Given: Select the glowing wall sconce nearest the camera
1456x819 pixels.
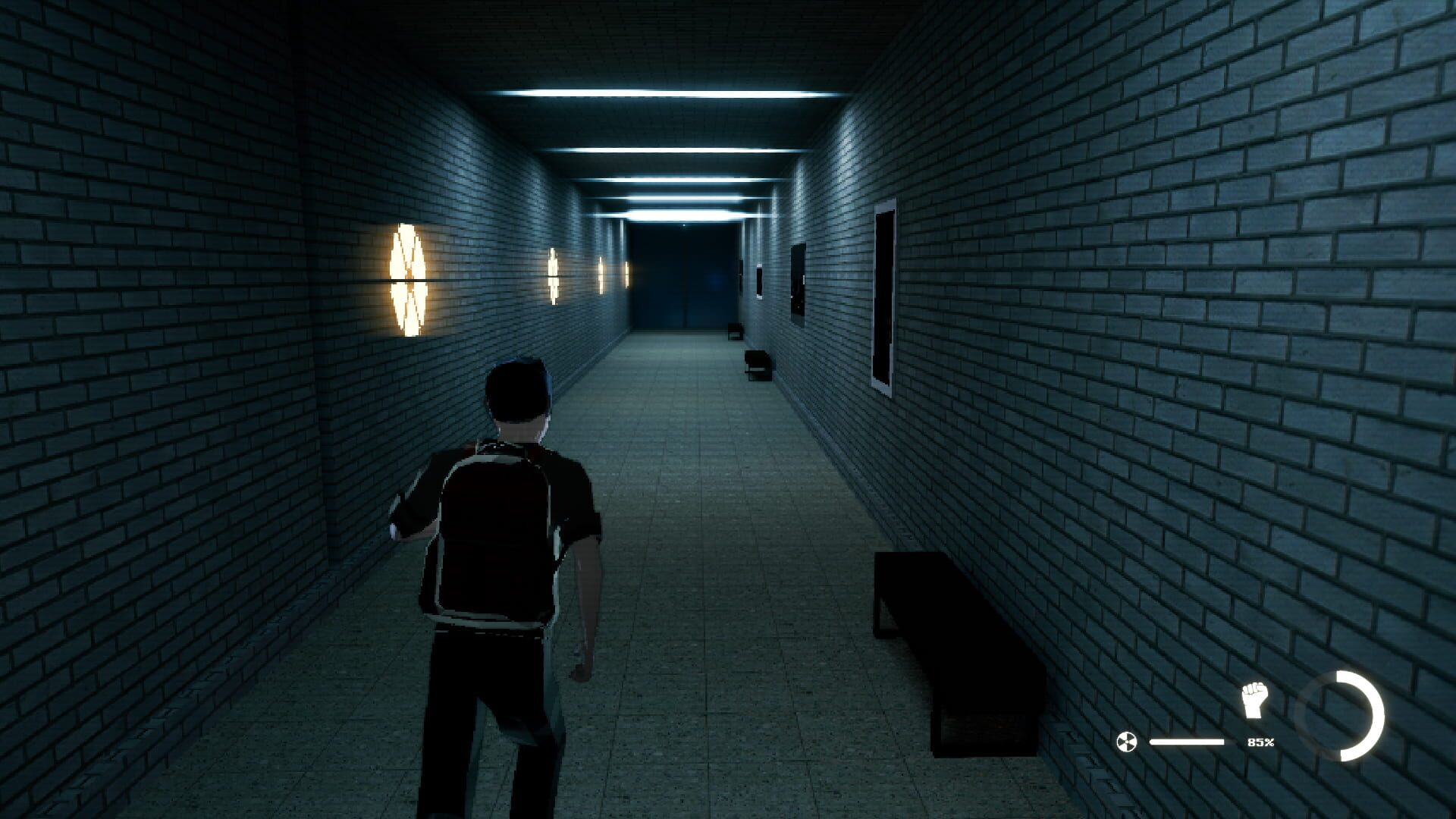Looking at the screenshot, I should tap(407, 281).
